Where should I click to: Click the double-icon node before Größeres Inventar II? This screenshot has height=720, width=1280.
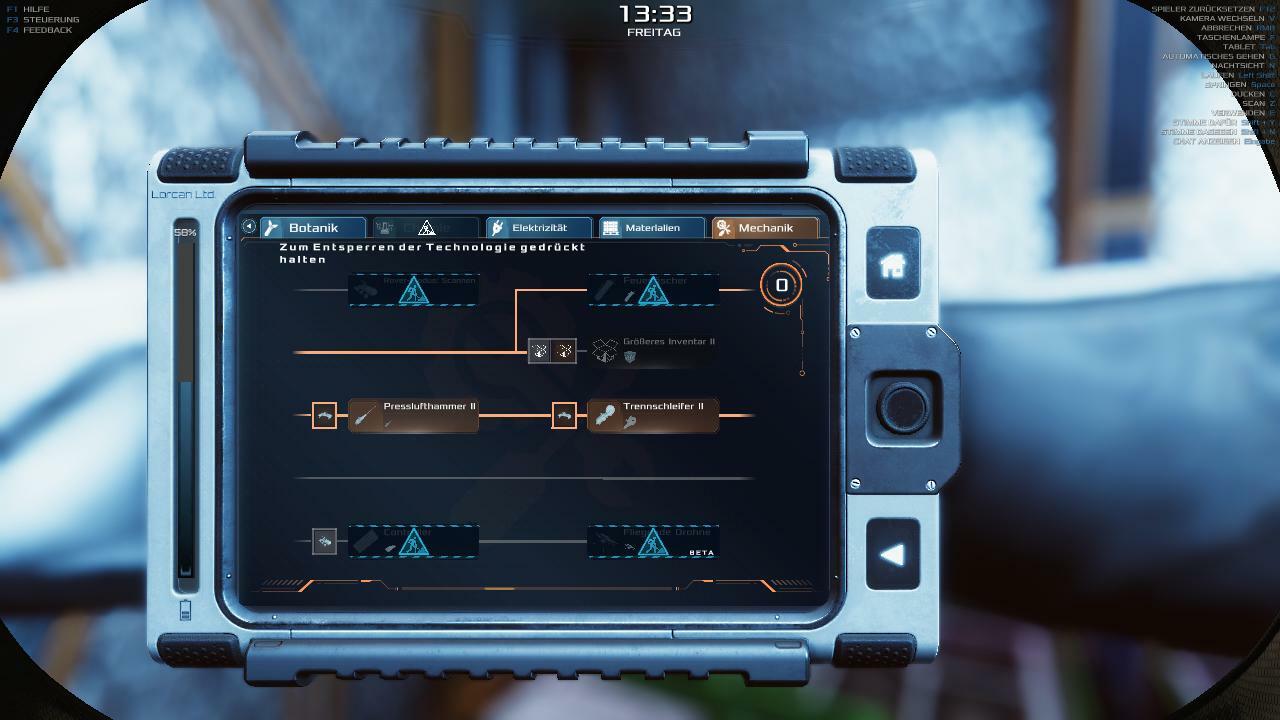tap(552, 351)
